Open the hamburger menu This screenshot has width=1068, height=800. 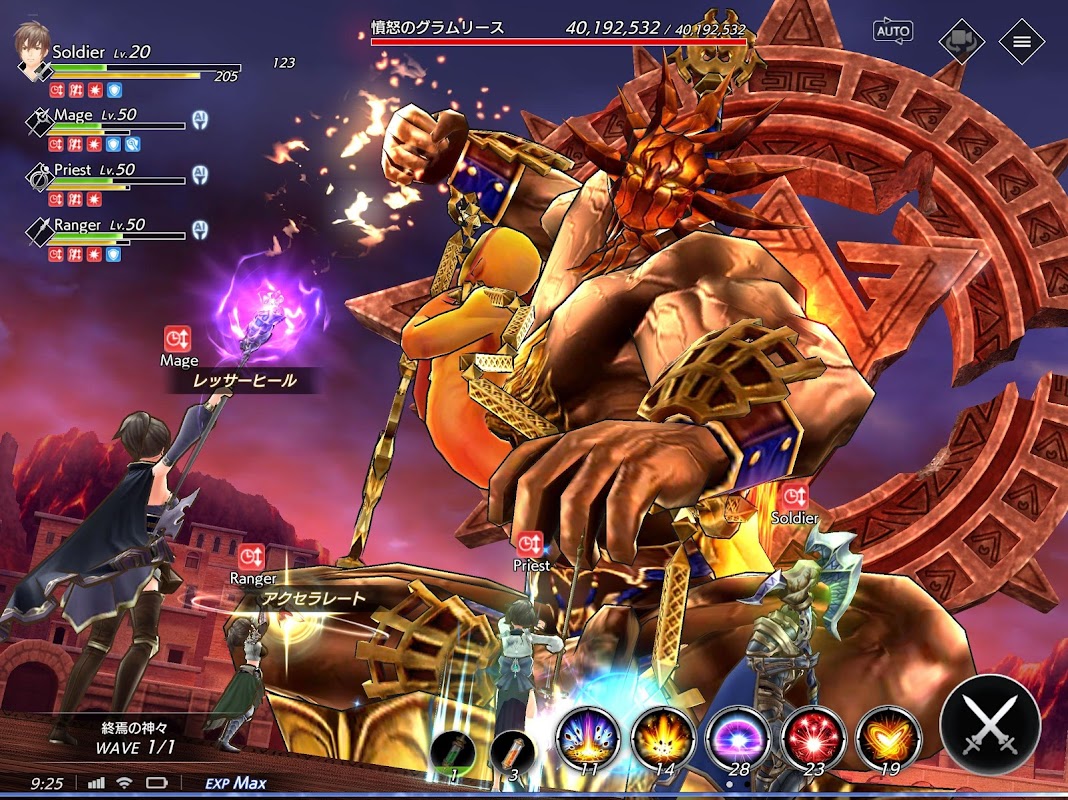(1021, 41)
